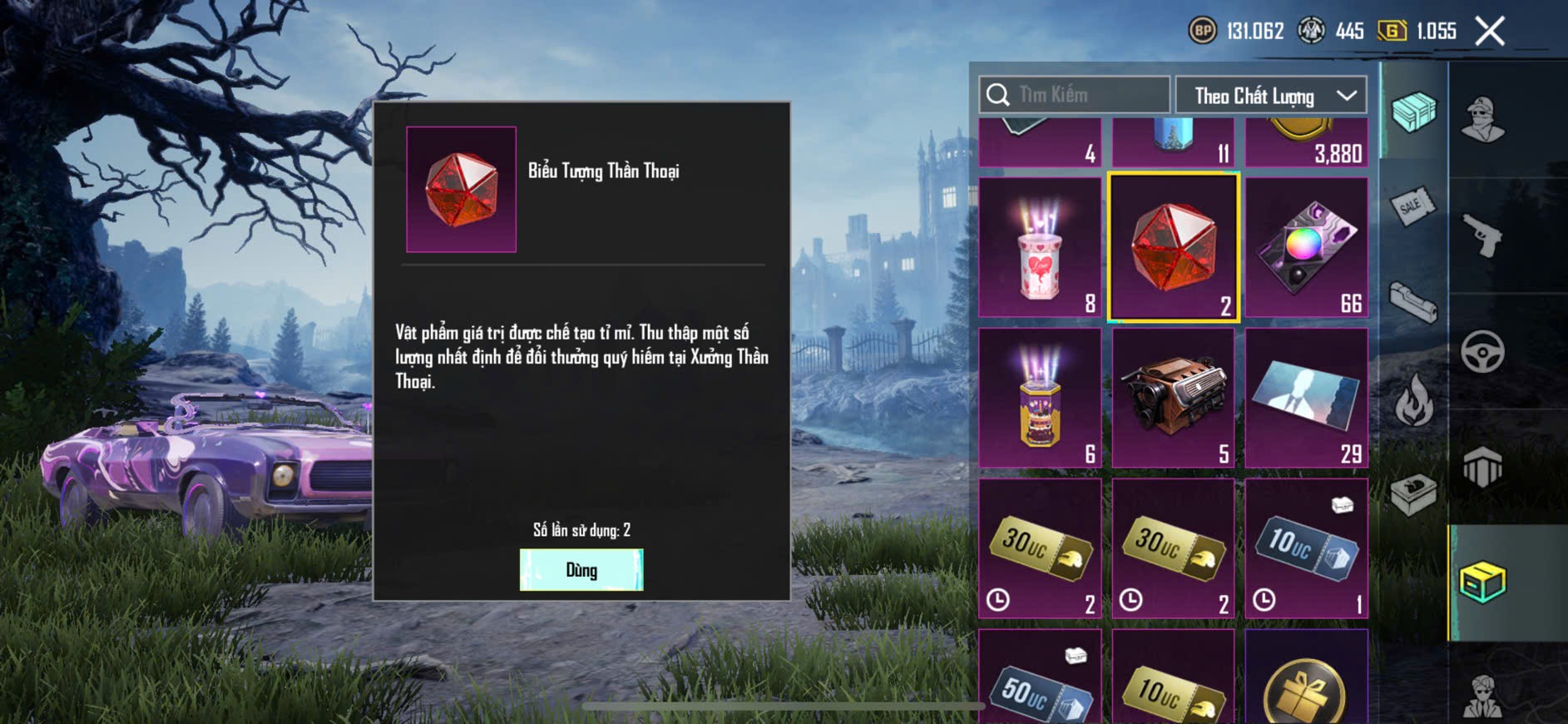This screenshot has width=1568, height=724.
Task: Select the suited figure card with 29
Action: [x=1306, y=398]
